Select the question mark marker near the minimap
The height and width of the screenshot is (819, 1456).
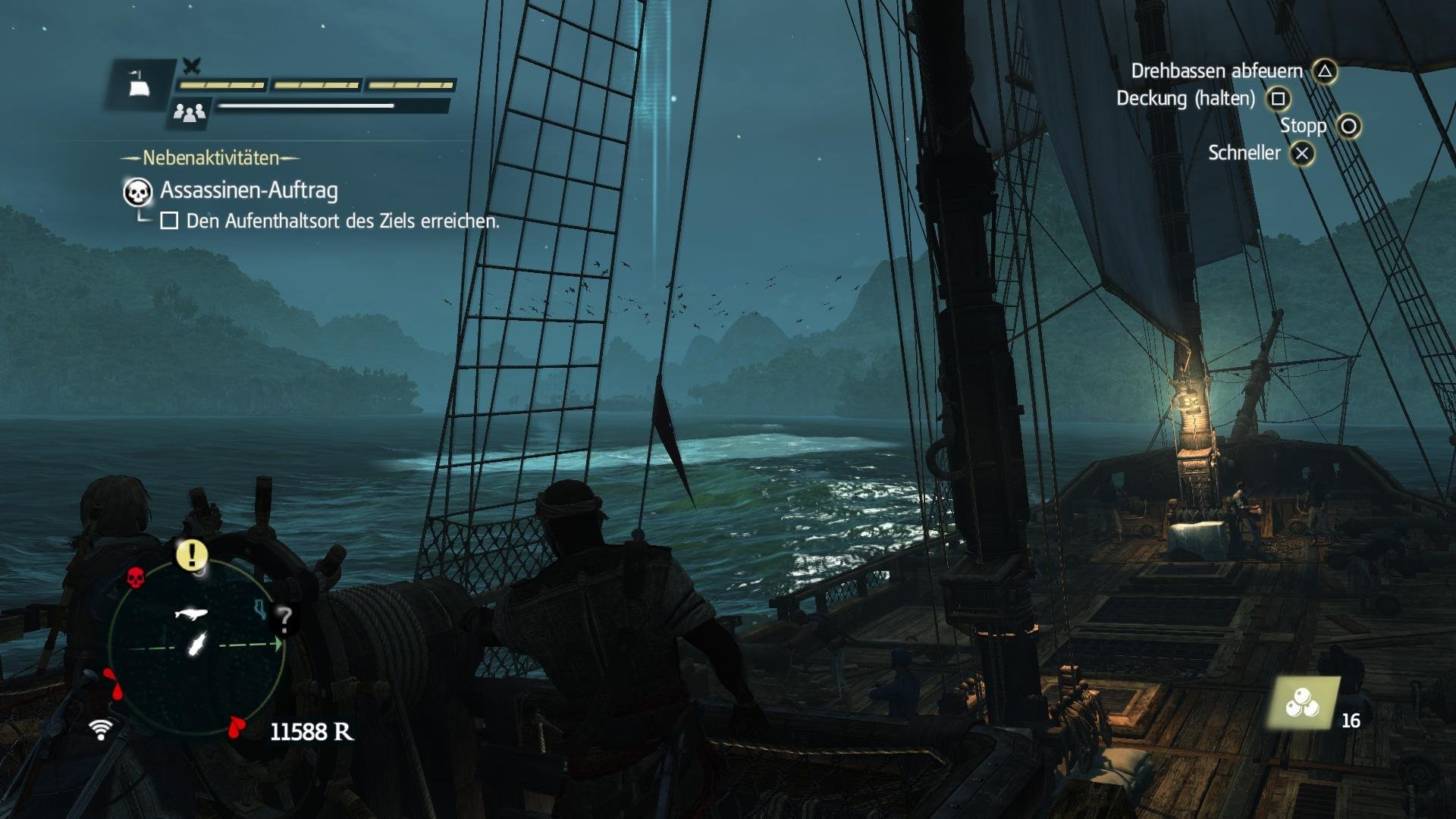(284, 620)
